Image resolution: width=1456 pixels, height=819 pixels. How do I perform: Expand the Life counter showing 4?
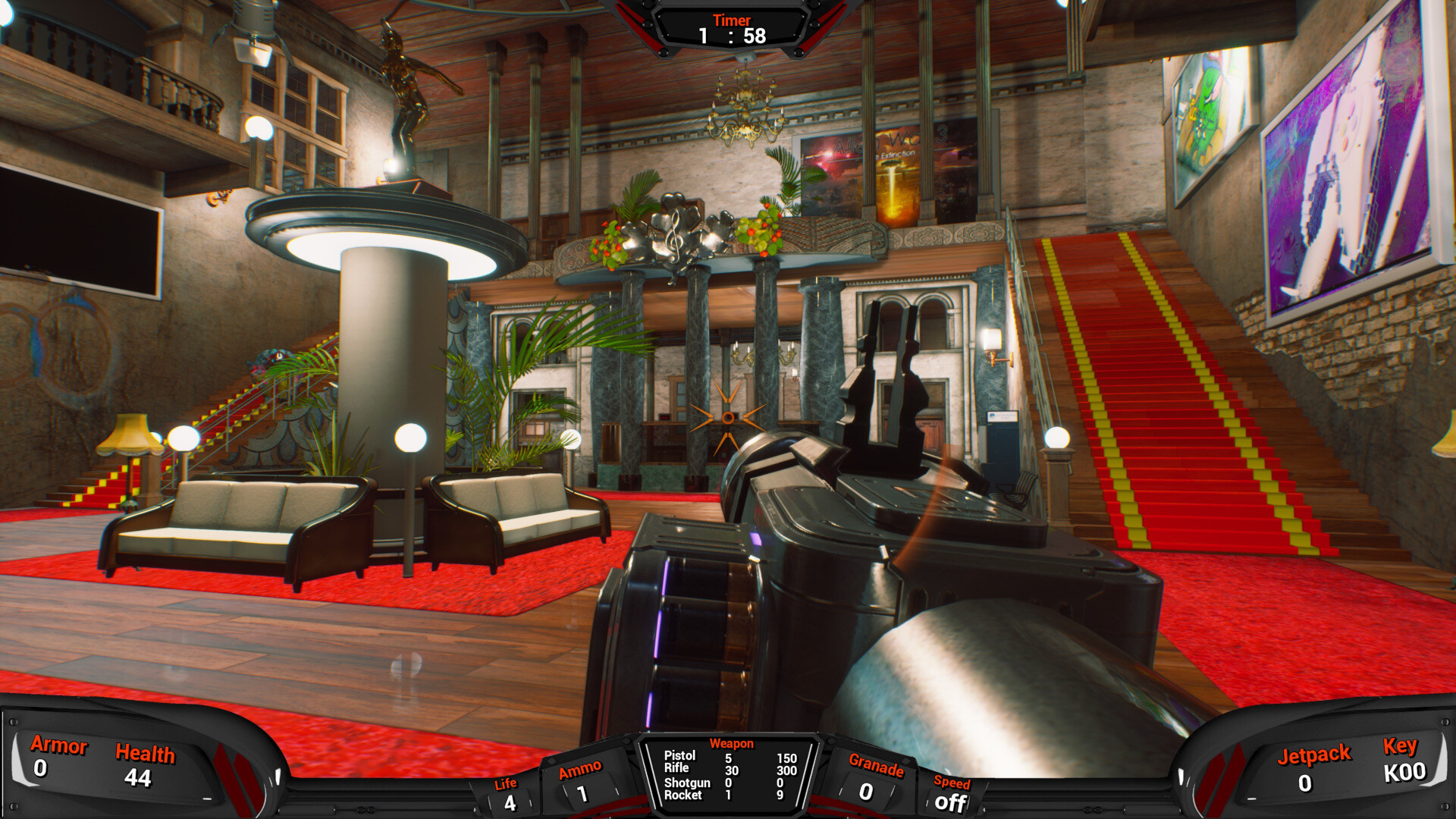coord(507,792)
